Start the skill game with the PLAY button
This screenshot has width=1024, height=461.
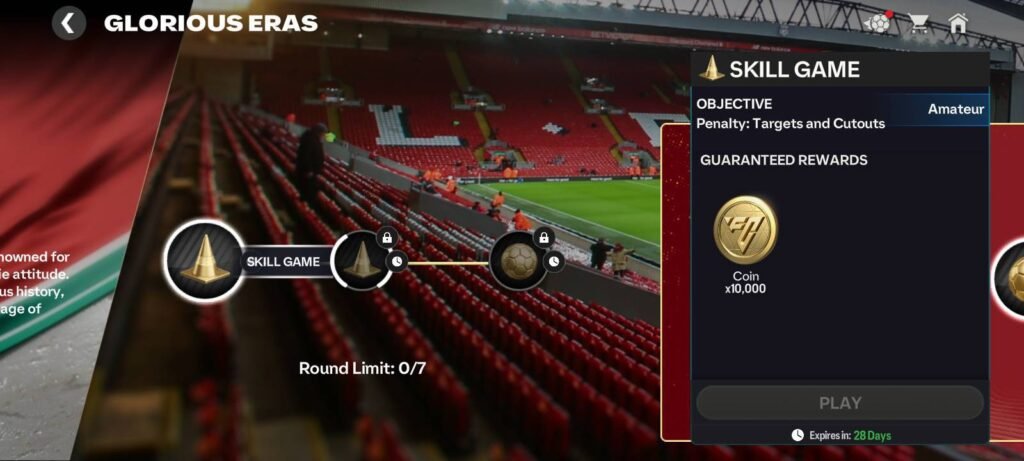pyautogui.click(x=839, y=403)
